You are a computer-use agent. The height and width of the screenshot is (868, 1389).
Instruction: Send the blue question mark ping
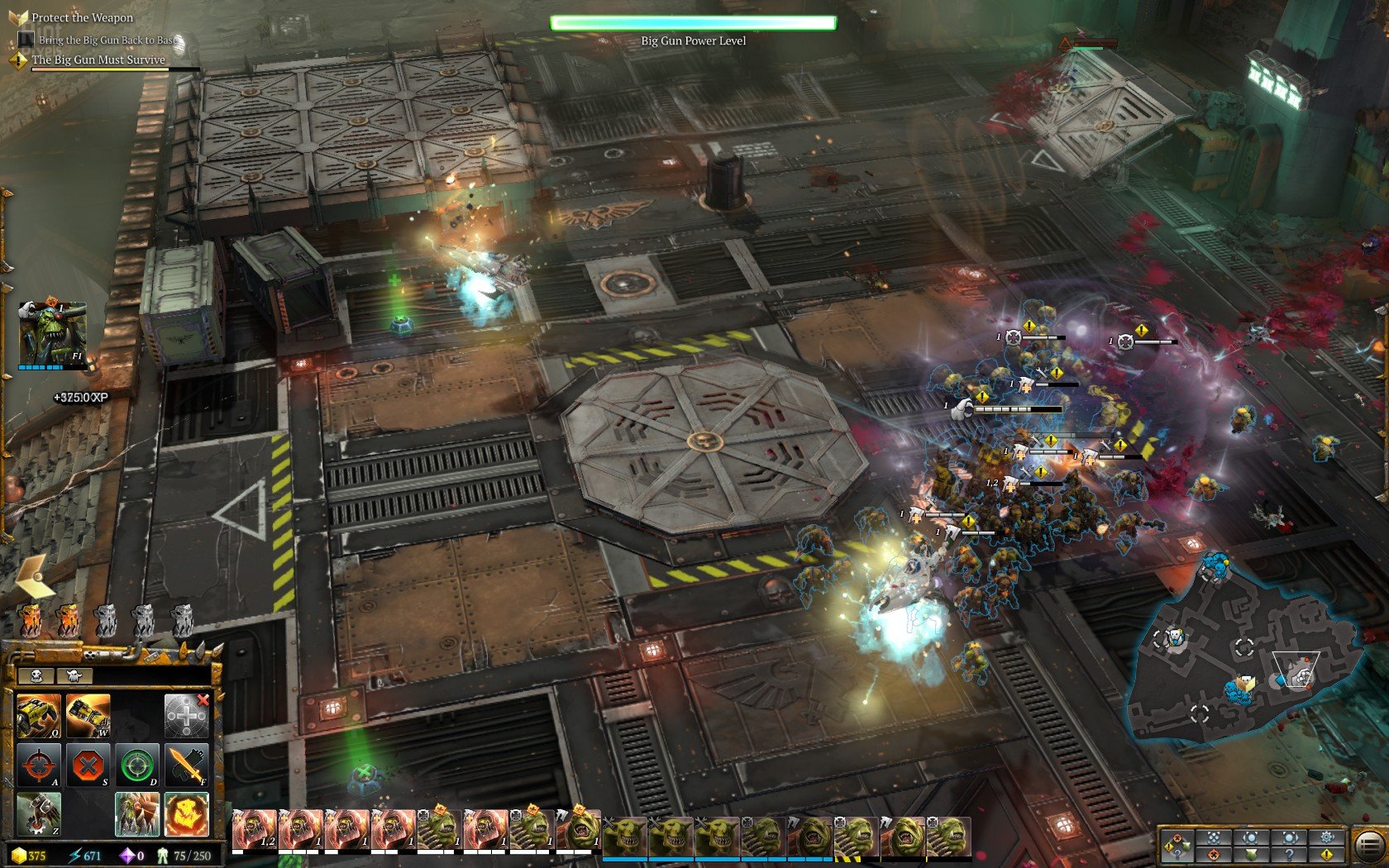[1289, 855]
